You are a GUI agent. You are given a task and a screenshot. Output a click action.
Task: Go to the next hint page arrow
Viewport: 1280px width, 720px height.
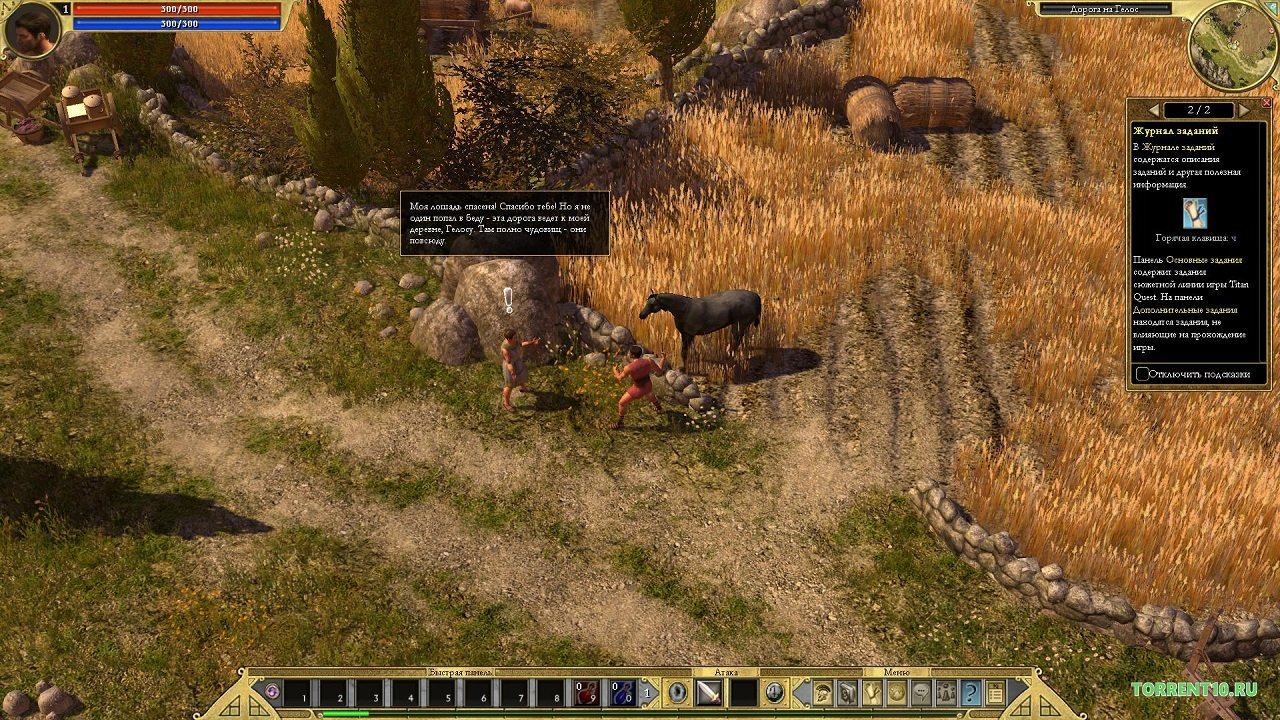(1244, 110)
